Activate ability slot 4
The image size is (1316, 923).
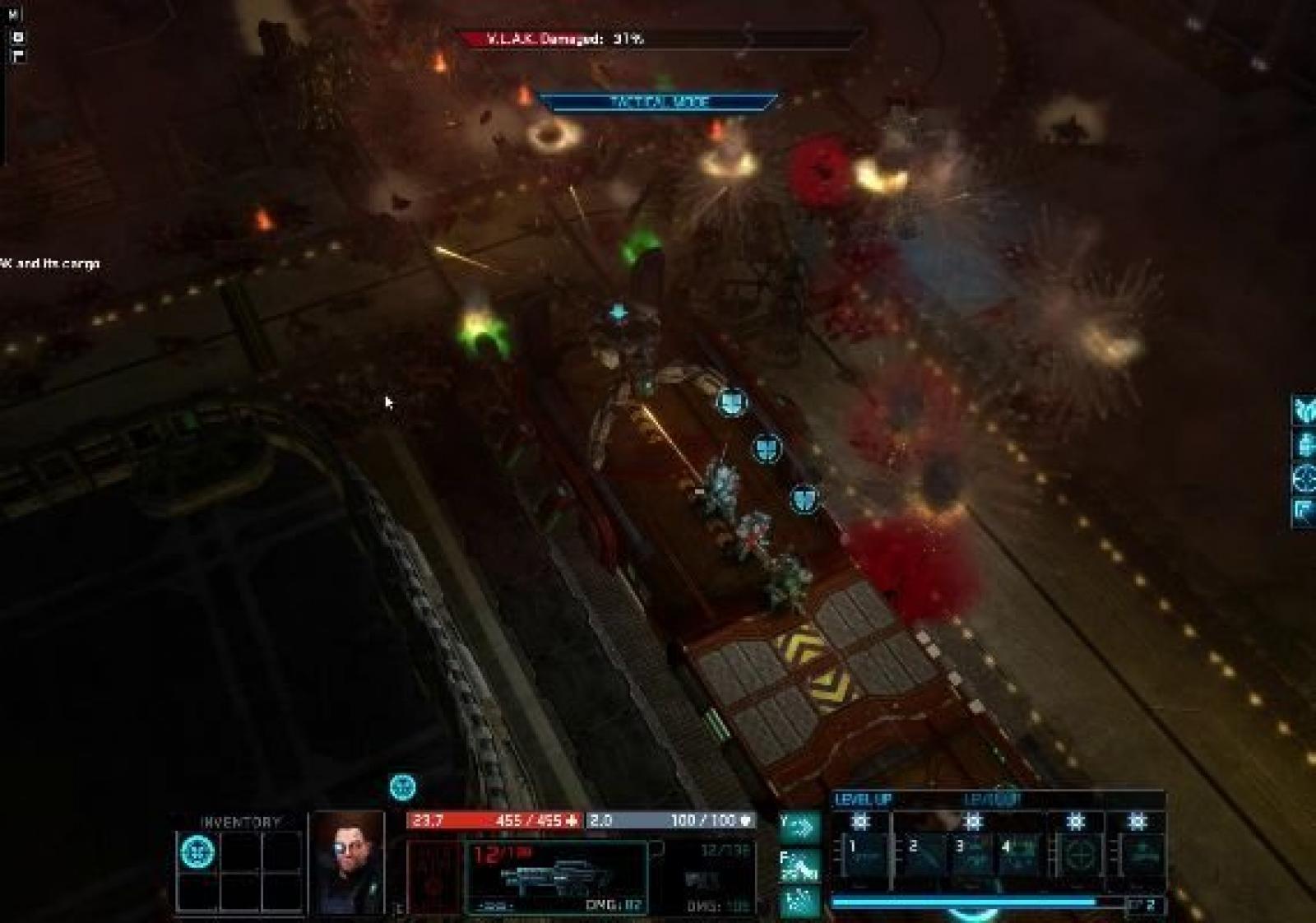(1018, 856)
